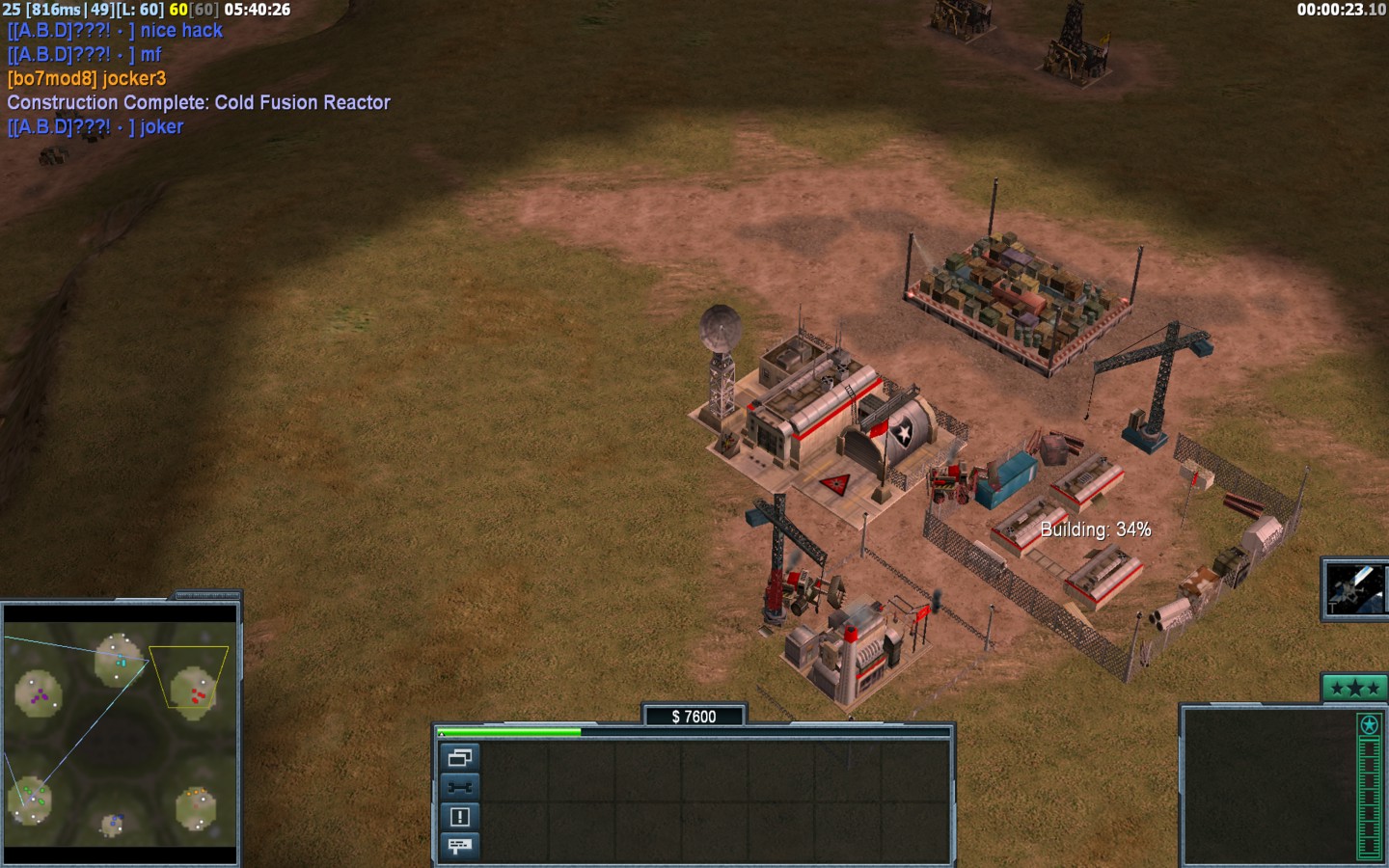Activate the spy satellite power shortcut
This screenshot has width=1389, height=868.
pos(1354,588)
